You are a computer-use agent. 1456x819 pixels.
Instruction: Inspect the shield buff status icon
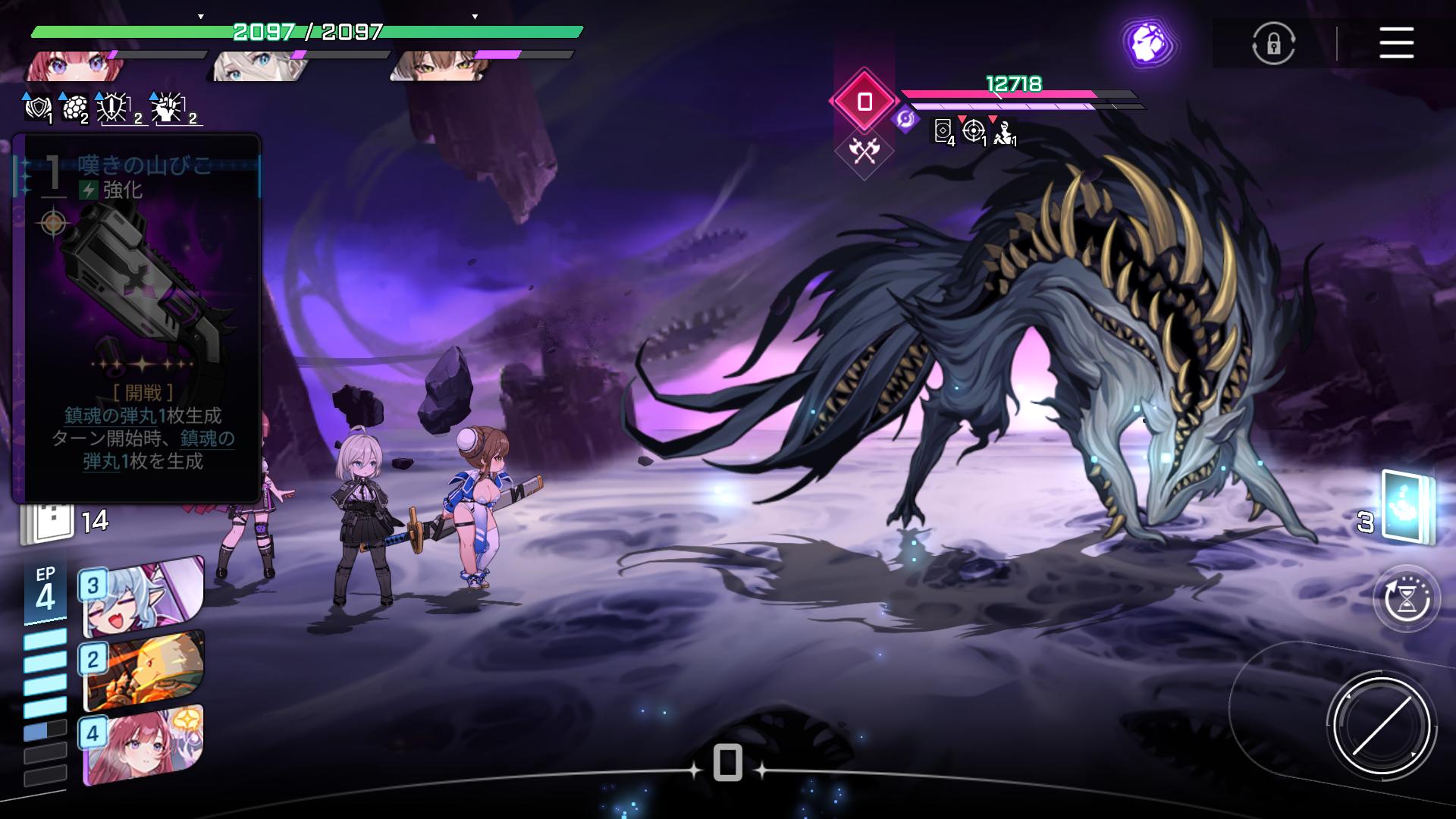click(x=38, y=109)
